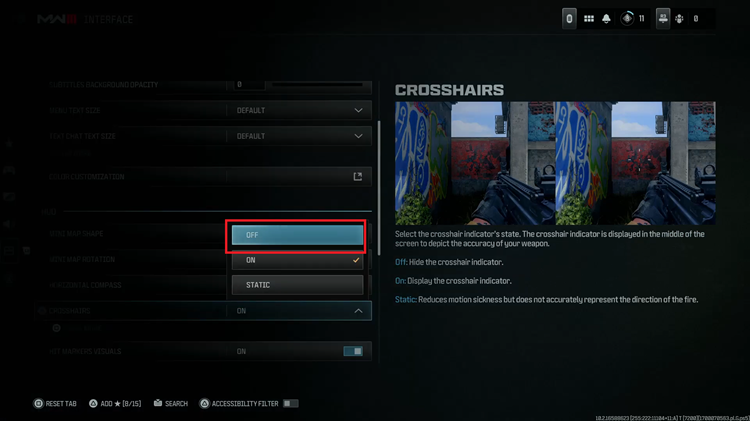Open Color Customization settings
Viewport: 750px width, 421px height.
(357, 177)
